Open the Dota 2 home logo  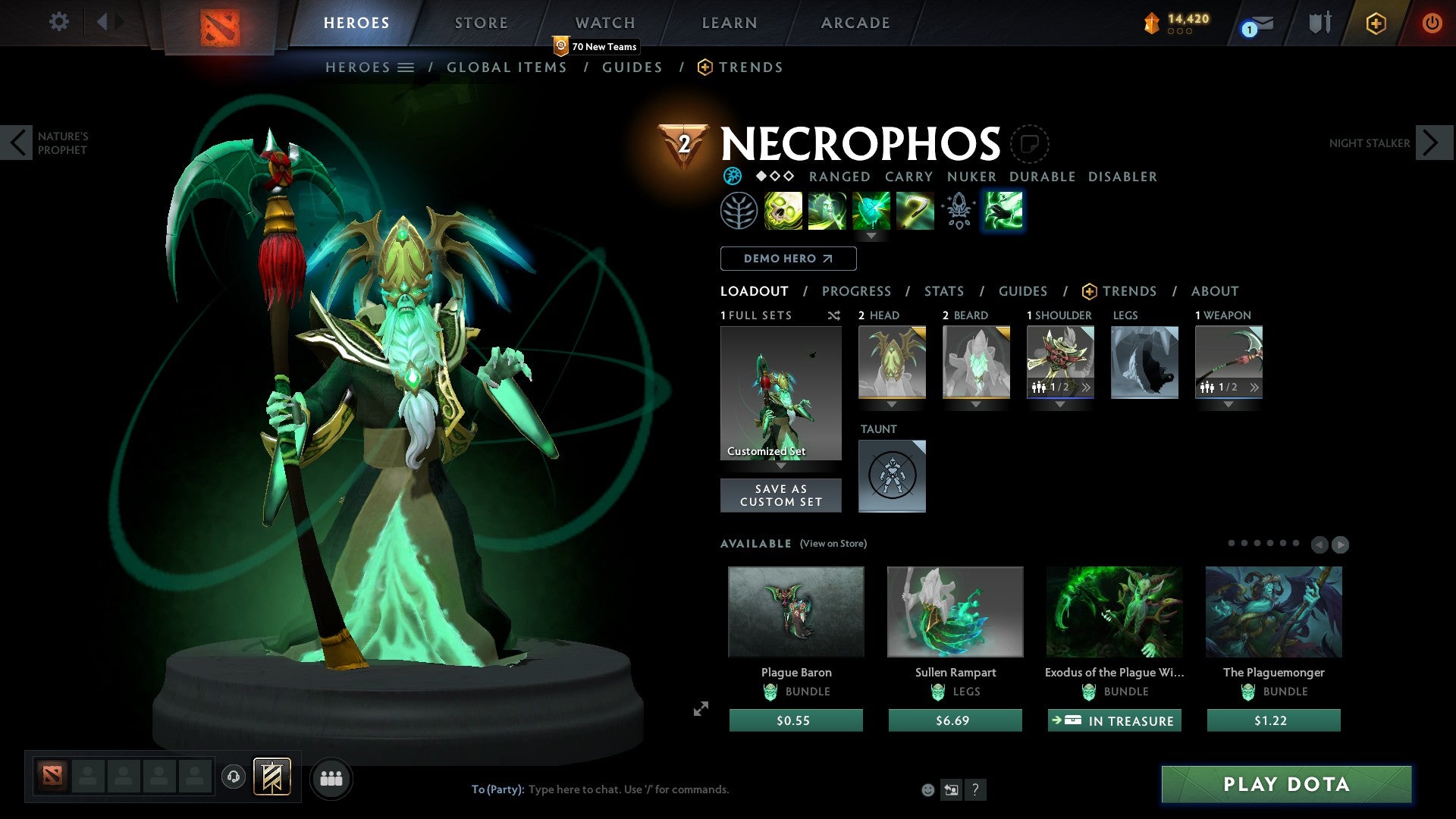(220, 23)
